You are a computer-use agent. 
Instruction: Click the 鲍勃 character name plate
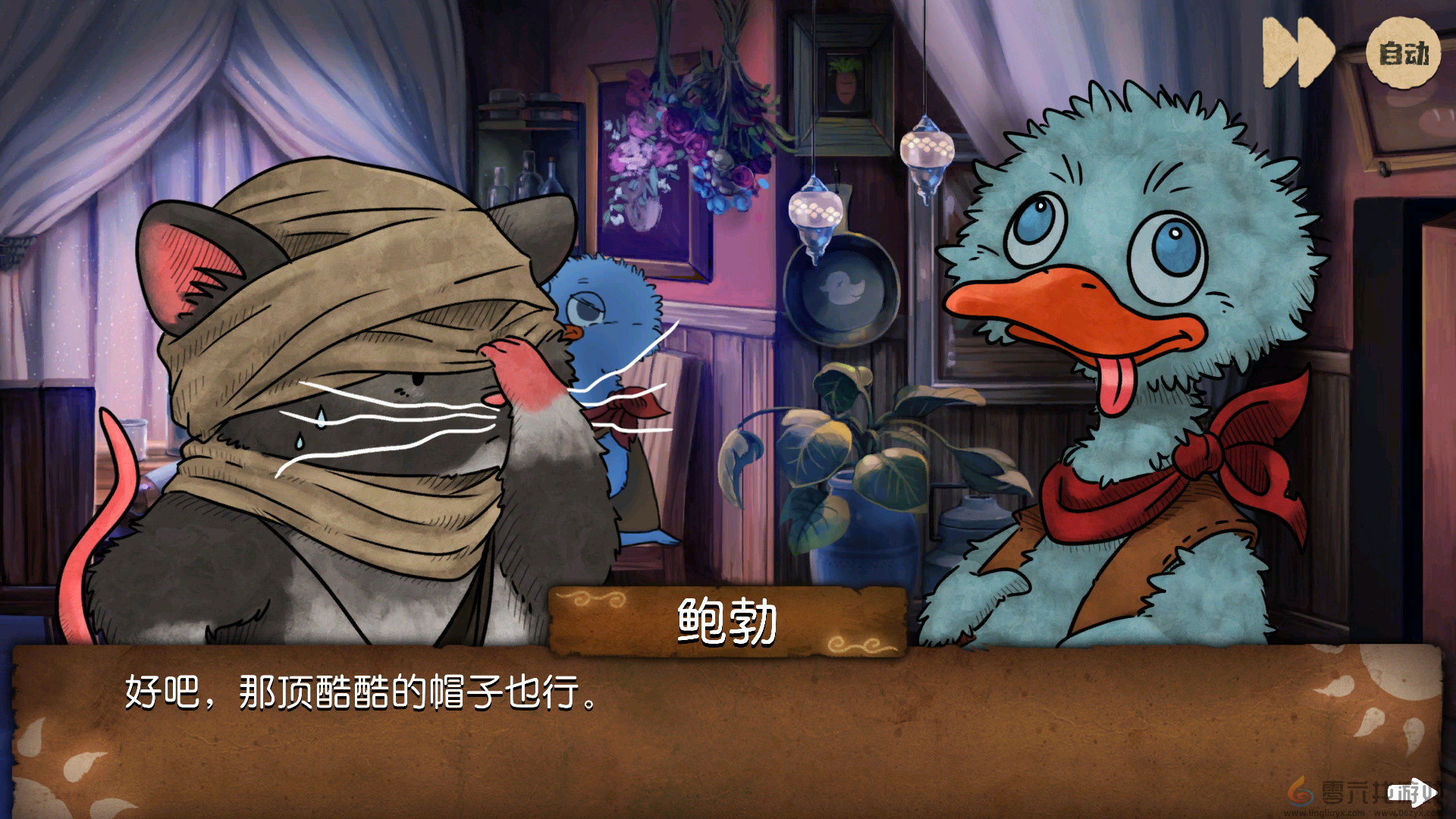[726, 619]
